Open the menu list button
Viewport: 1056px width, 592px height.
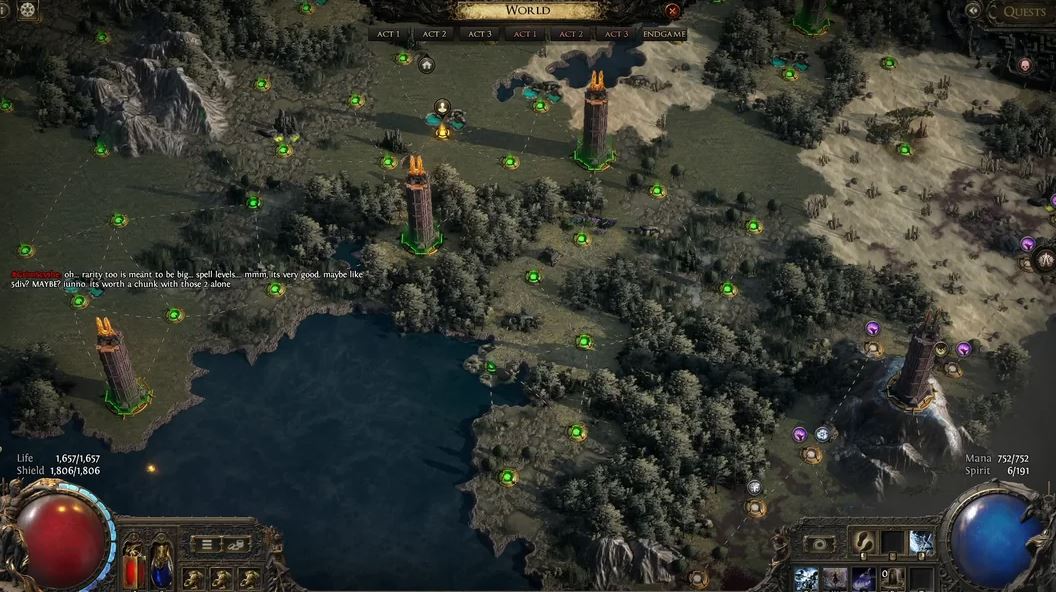[207, 544]
